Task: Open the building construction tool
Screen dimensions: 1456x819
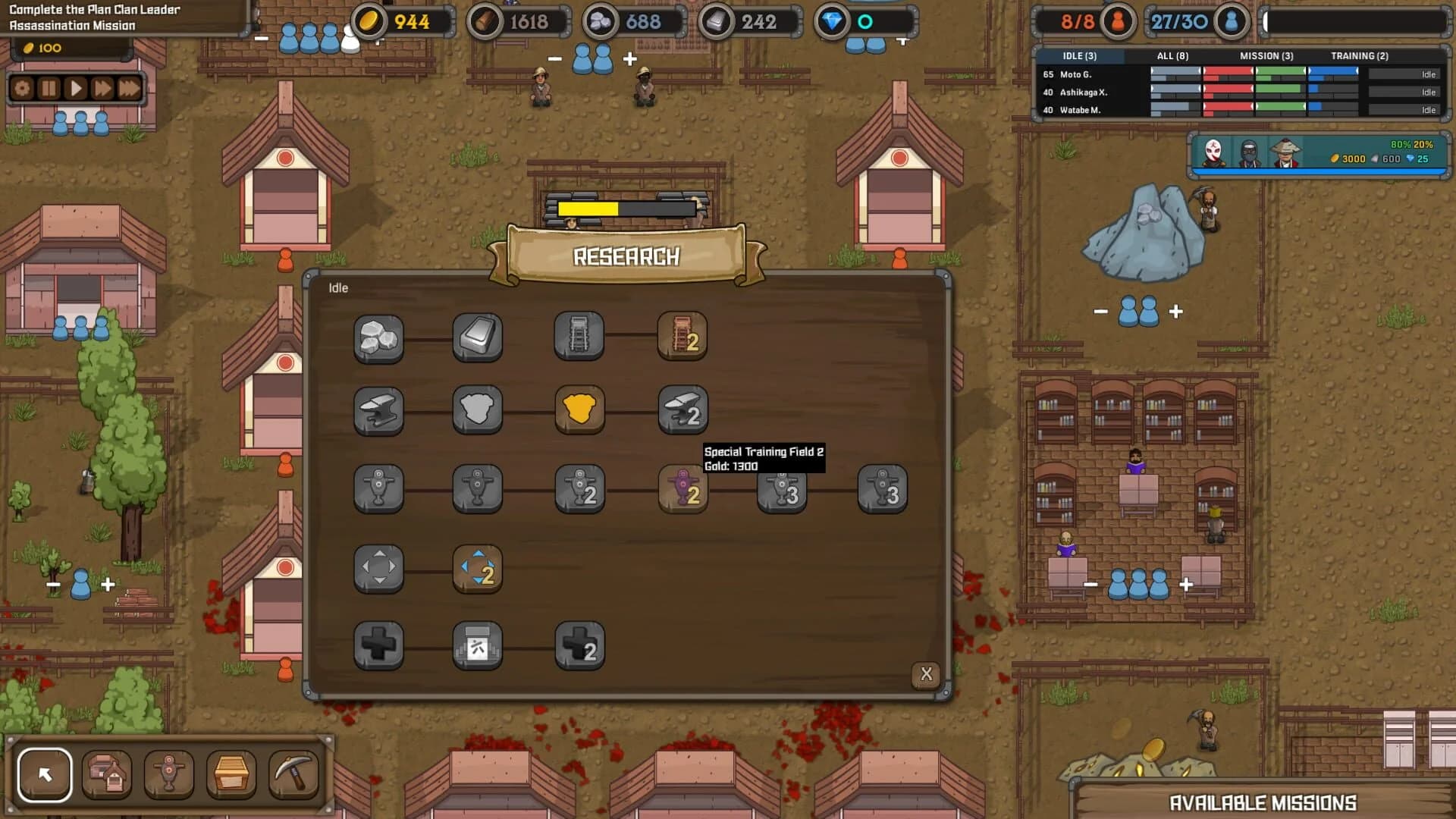Action: (107, 774)
